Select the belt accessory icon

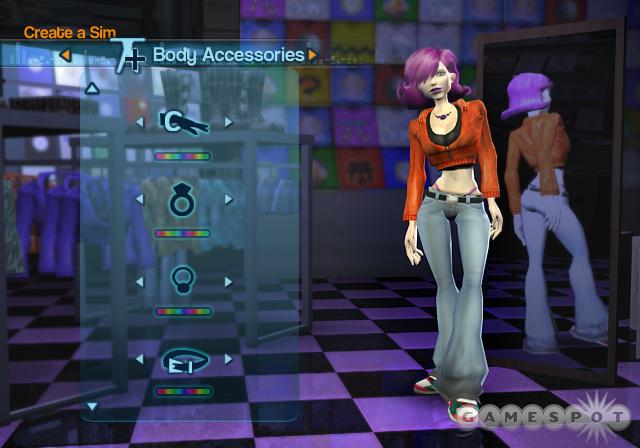(183, 358)
